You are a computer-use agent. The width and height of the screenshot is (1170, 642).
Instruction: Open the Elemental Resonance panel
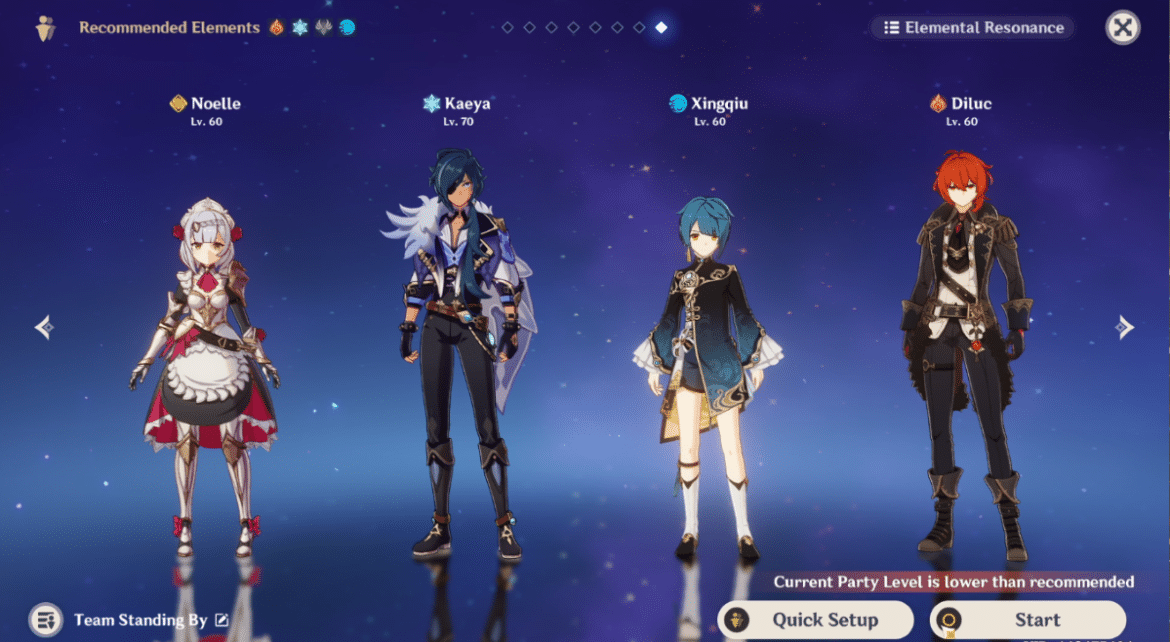[972, 28]
